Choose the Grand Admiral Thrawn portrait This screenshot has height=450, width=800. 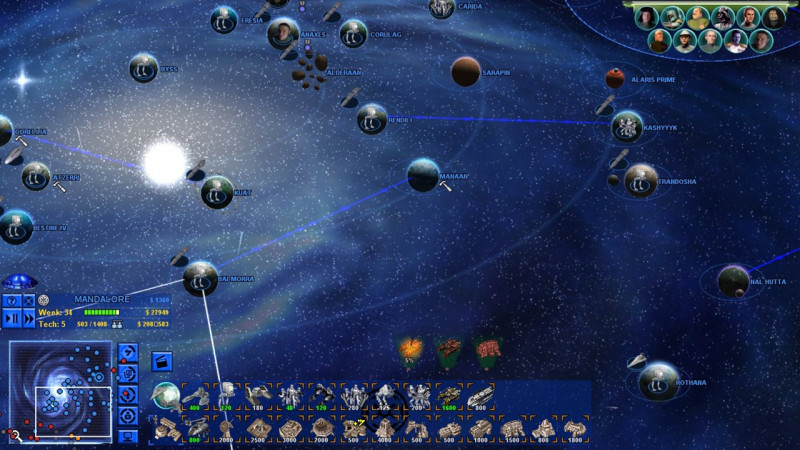coord(734,41)
